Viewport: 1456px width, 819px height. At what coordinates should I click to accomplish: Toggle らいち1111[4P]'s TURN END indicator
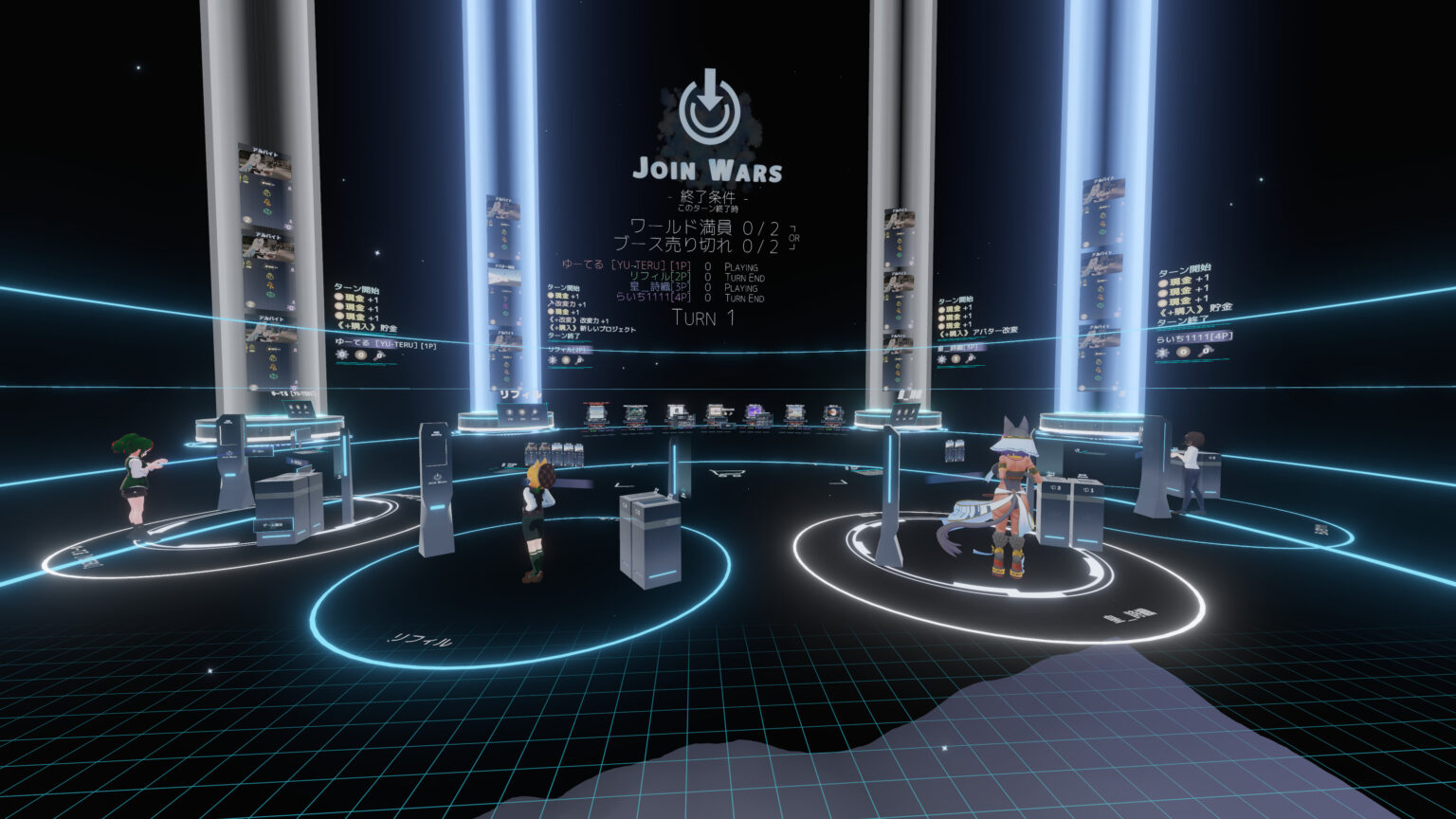point(744,299)
